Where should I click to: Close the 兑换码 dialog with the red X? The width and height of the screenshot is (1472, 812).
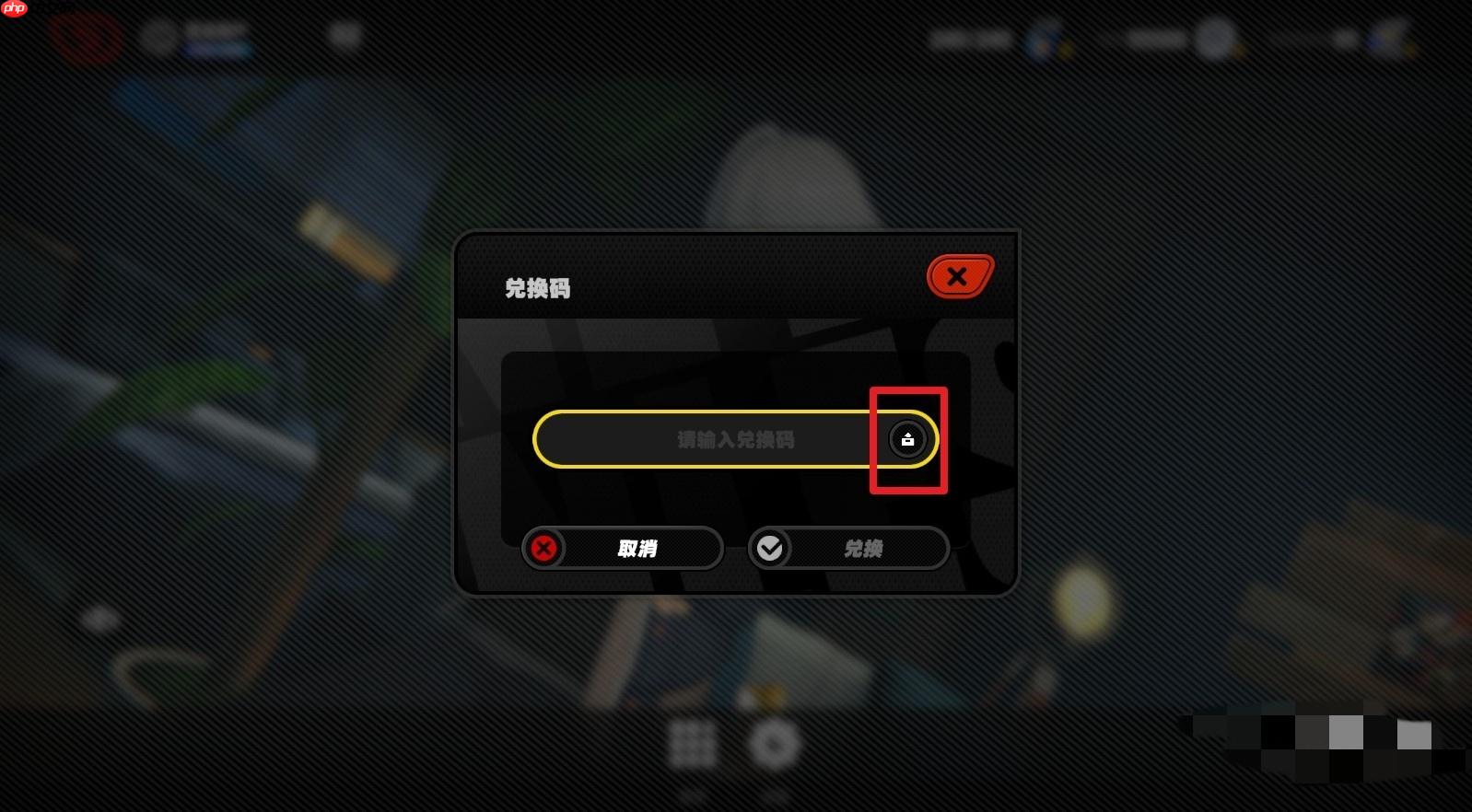[958, 276]
